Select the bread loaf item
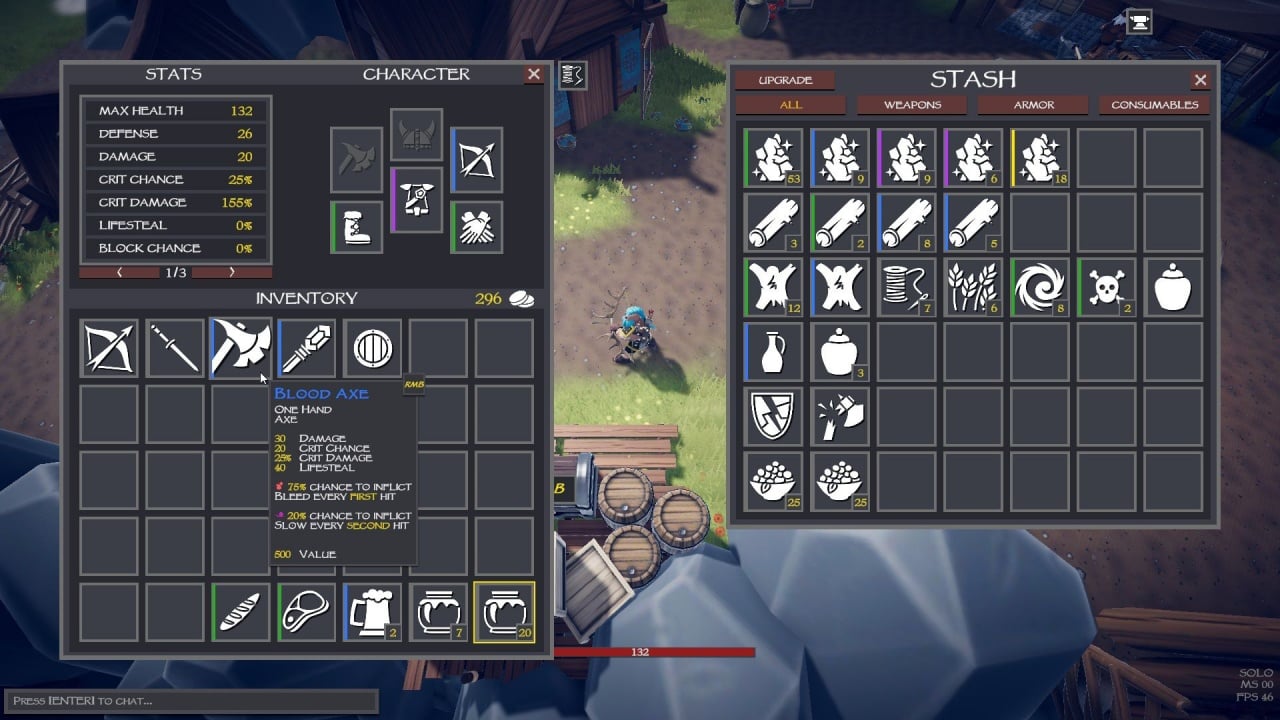This screenshot has width=1280, height=720. (241, 611)
